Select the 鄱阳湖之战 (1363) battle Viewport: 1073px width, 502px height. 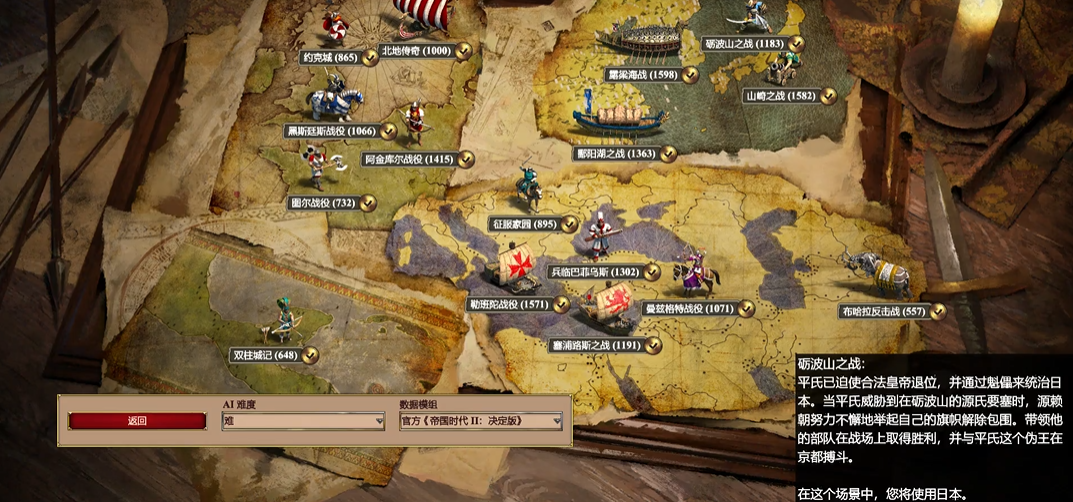[x=615, y=154]
